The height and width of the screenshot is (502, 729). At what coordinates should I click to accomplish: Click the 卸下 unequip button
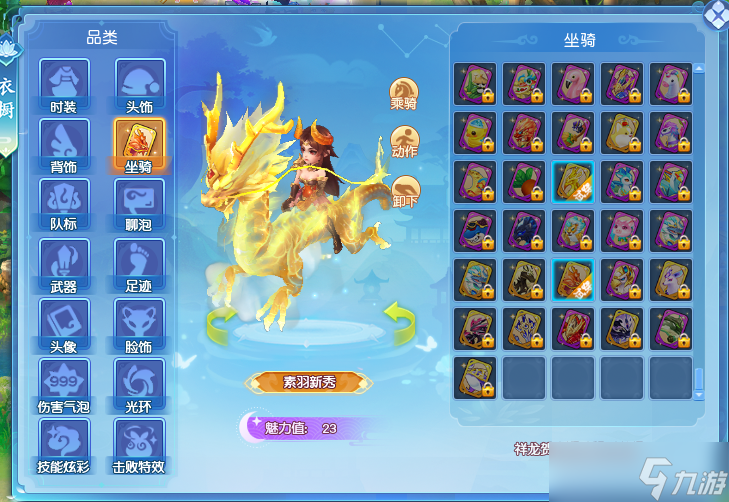click(x=404, y=191)
